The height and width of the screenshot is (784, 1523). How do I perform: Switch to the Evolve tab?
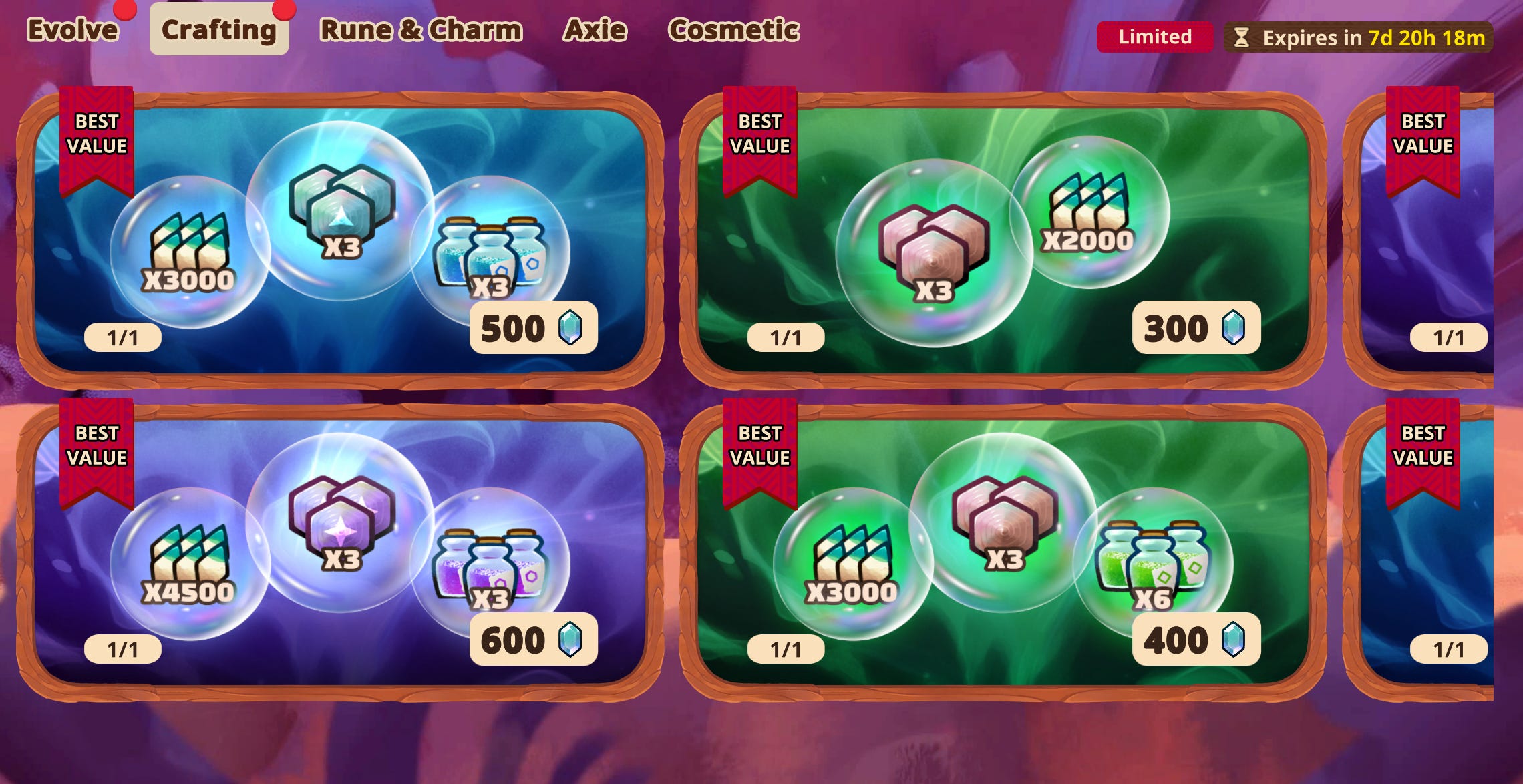[71, 30]
